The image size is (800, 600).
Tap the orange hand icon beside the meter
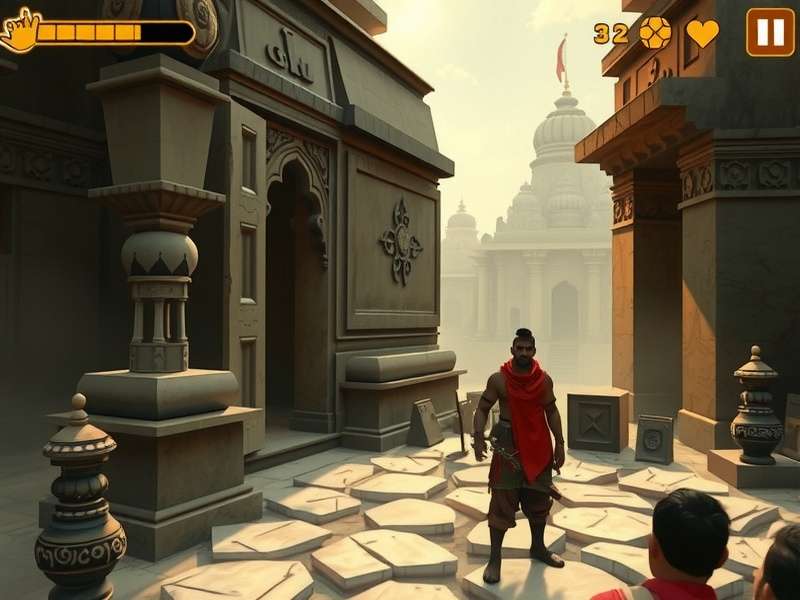18,31
